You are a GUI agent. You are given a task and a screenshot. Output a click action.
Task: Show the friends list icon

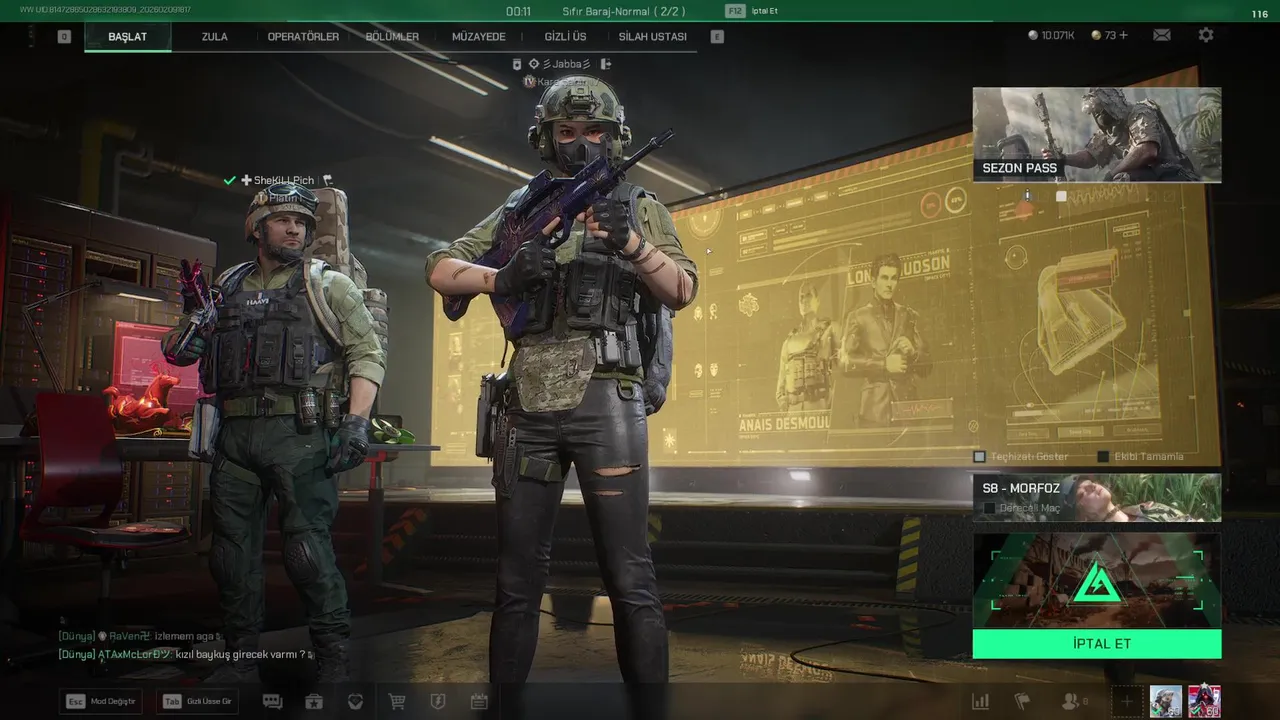[1071, 702]
